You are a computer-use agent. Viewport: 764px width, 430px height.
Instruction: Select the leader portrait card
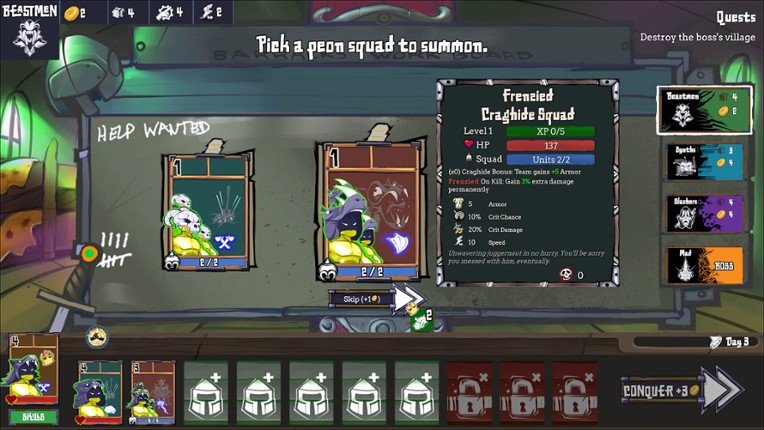pyautogui.click(x=34, y=370)
